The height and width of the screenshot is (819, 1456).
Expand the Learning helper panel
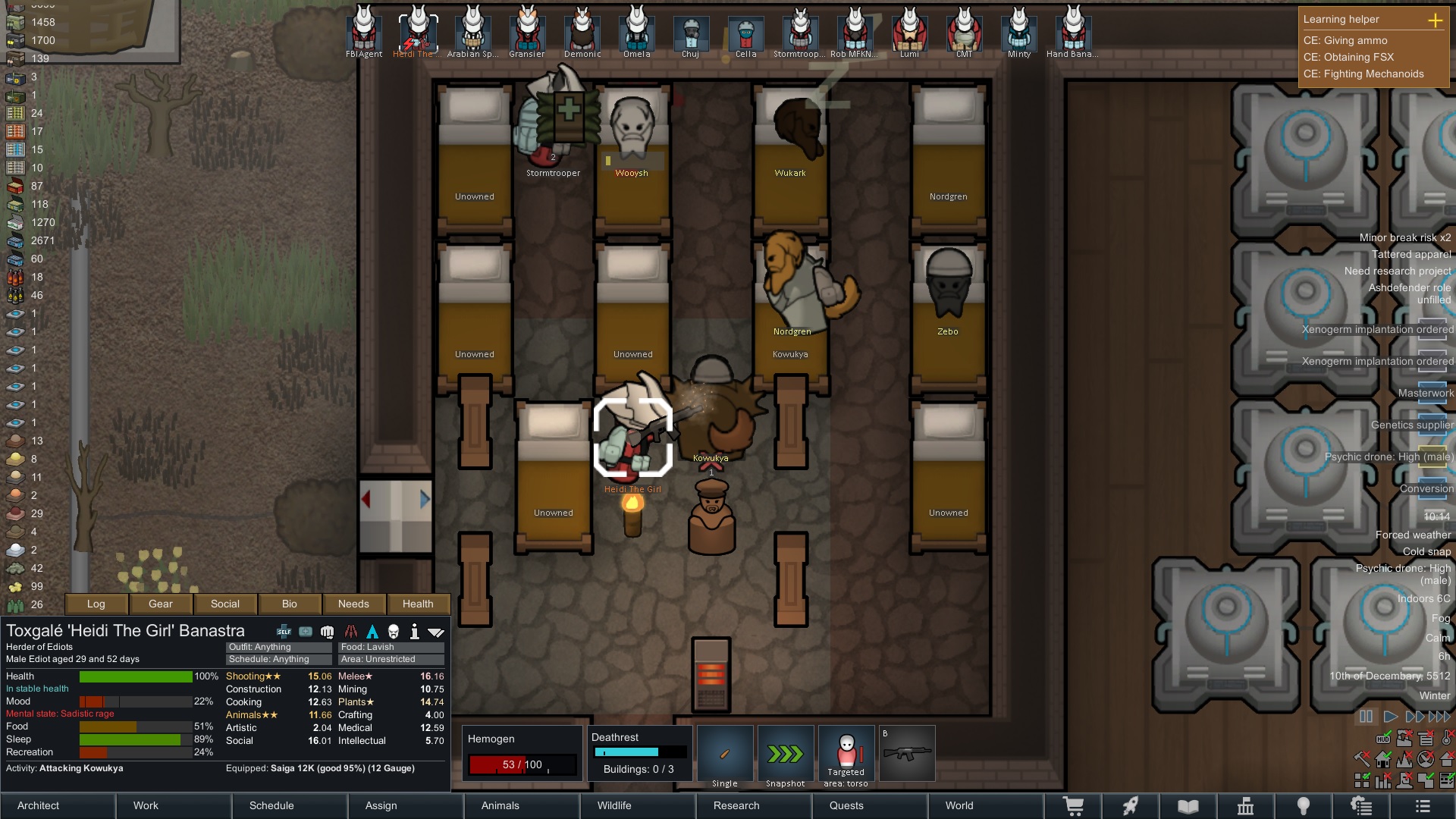[x=1435, y=20]
